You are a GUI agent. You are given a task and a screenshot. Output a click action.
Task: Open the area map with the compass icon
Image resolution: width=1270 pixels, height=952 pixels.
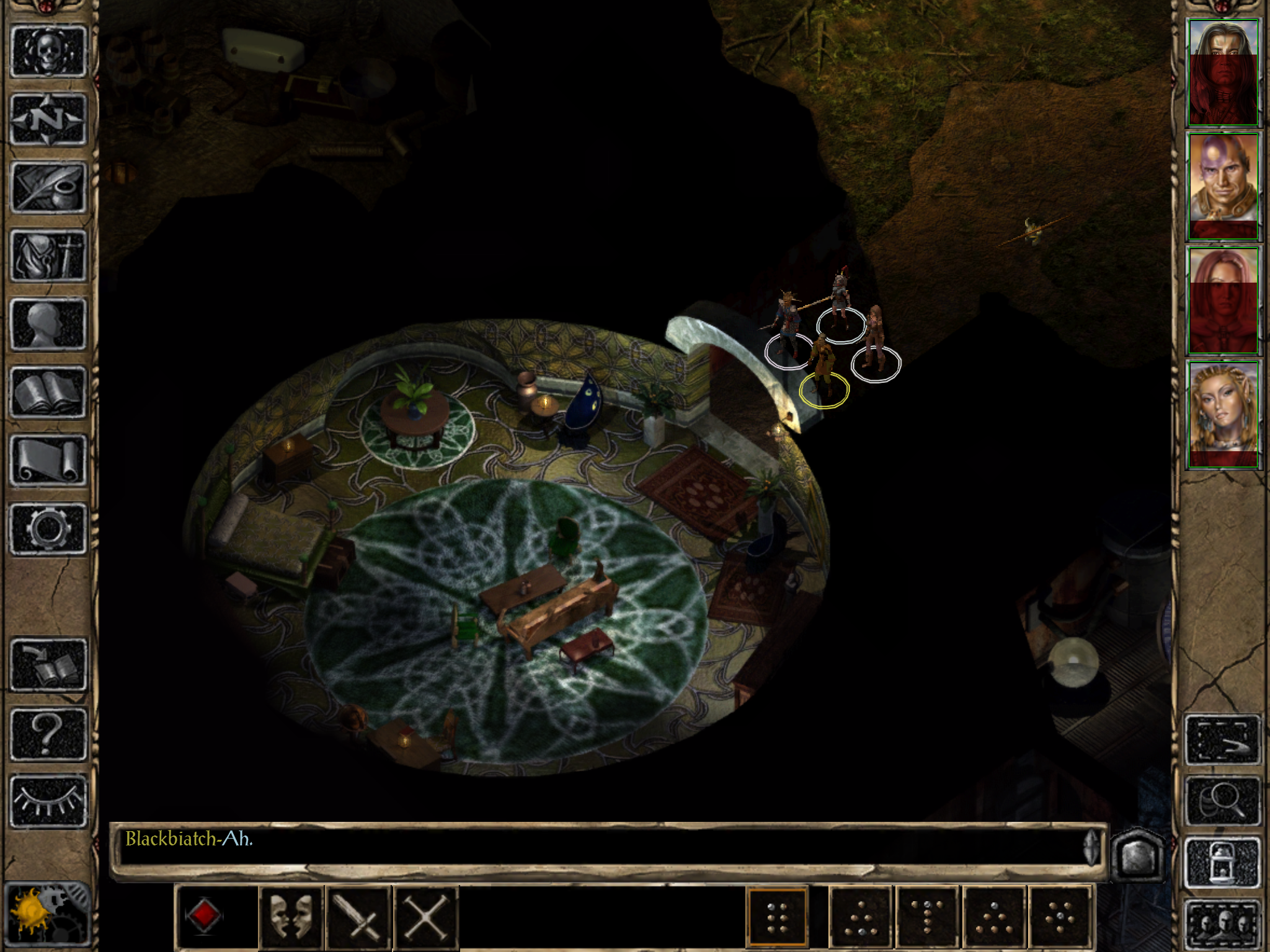[x=48, y=120]
